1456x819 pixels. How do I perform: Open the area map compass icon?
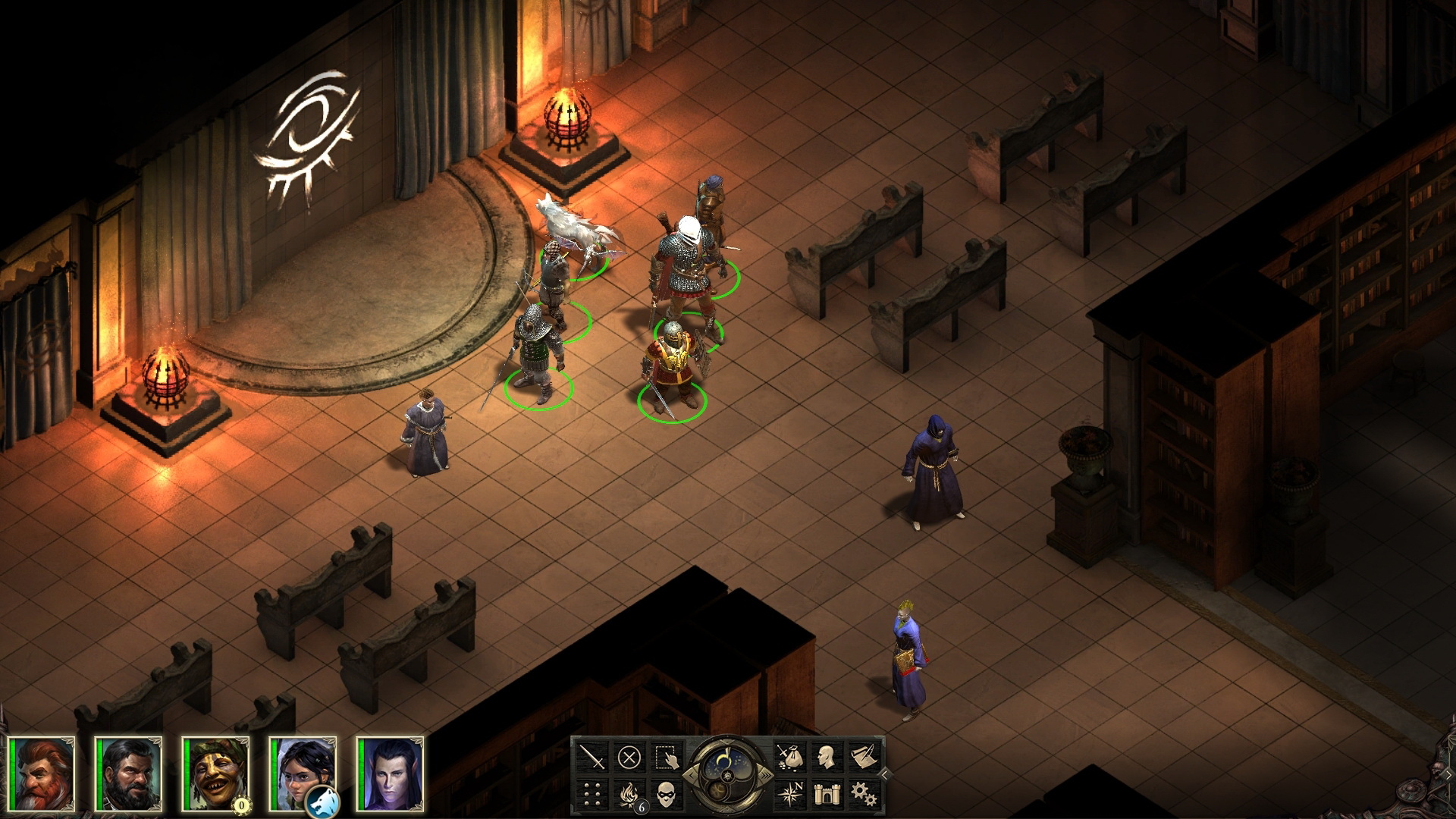pos(792,794)
